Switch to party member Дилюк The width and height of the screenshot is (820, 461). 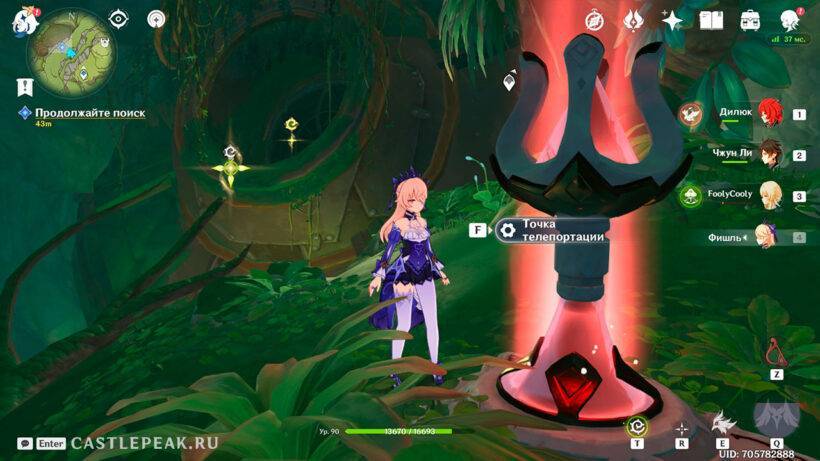(768, 113)
